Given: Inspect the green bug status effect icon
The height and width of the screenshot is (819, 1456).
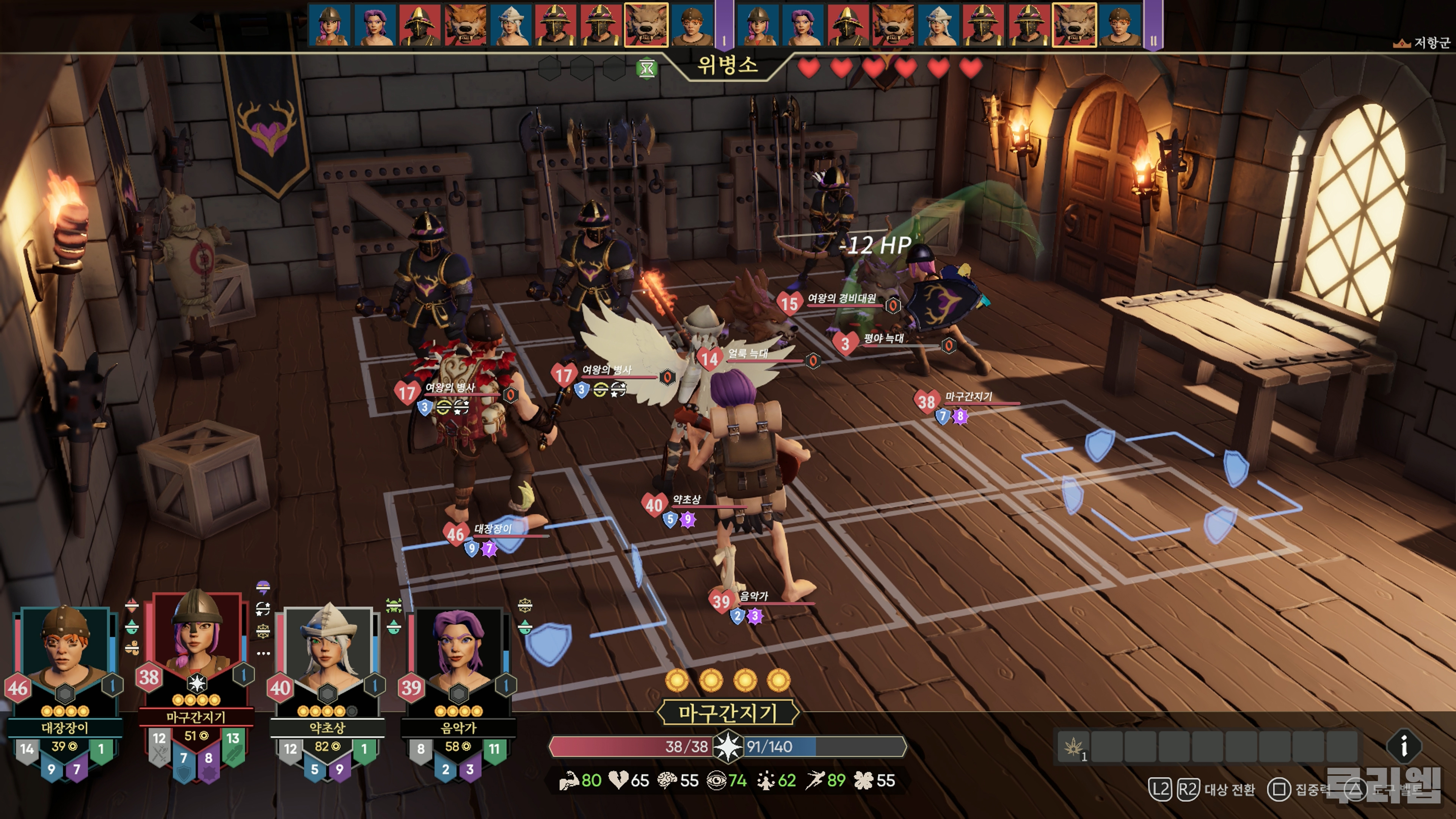Looking at the screenshot, I should [394, 606].
